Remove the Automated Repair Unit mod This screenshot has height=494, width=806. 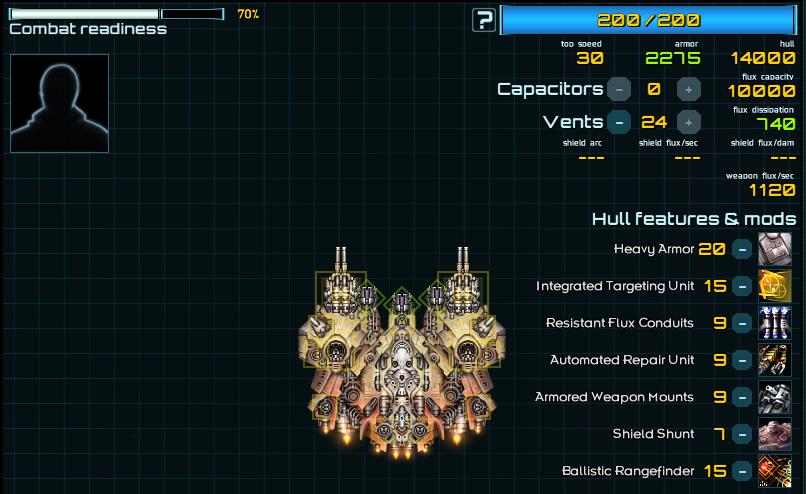(x=742, y=360)
